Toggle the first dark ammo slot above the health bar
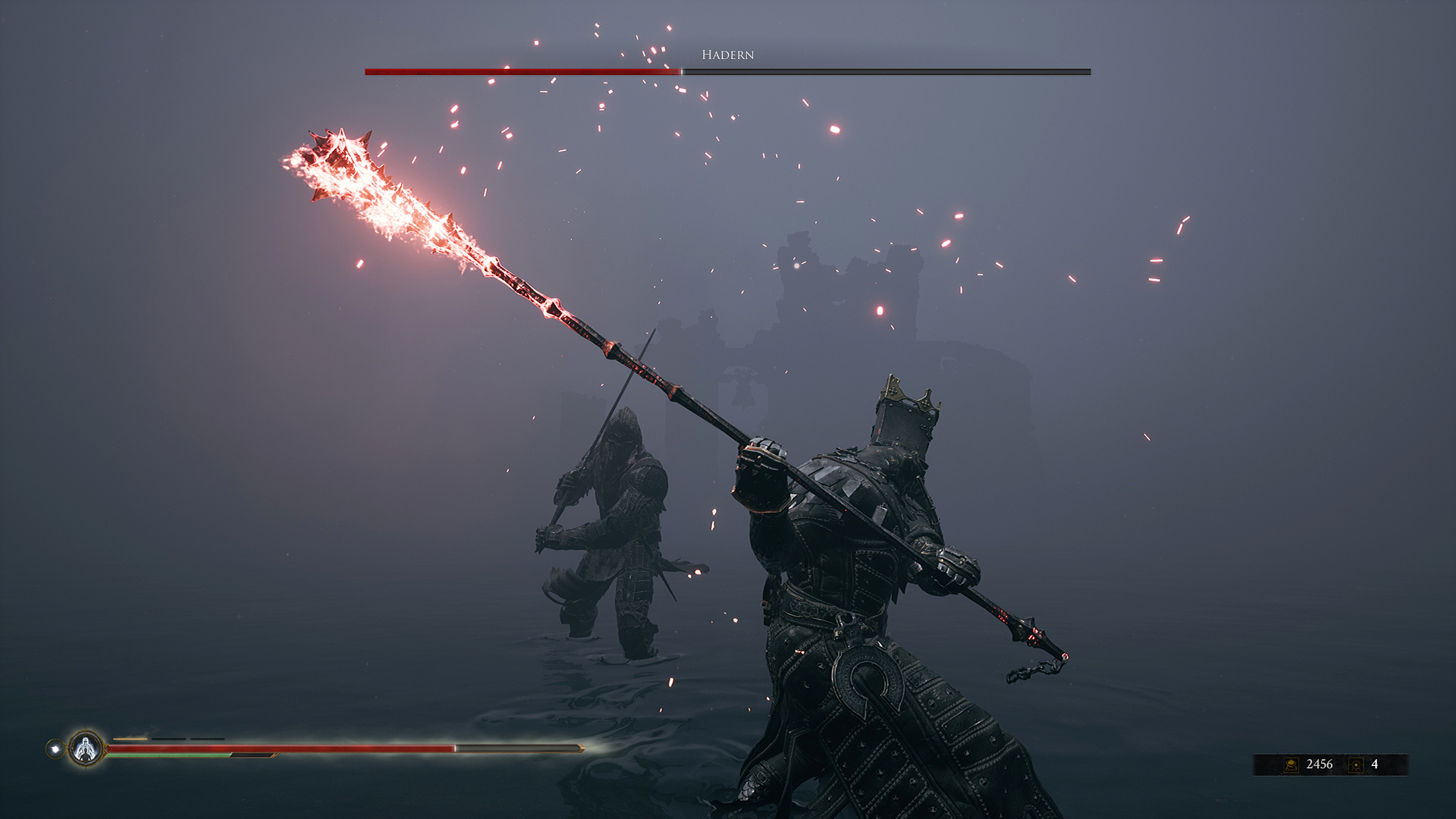 coord(168,739)
